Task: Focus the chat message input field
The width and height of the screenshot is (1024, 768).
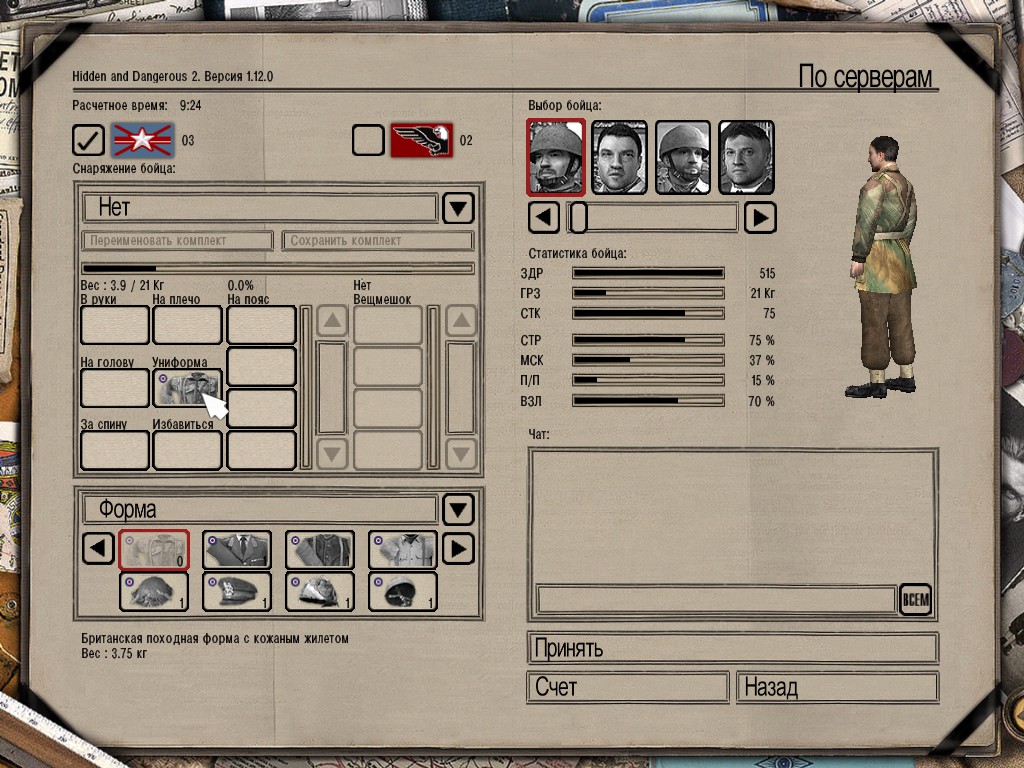Action: click(715, 600)
